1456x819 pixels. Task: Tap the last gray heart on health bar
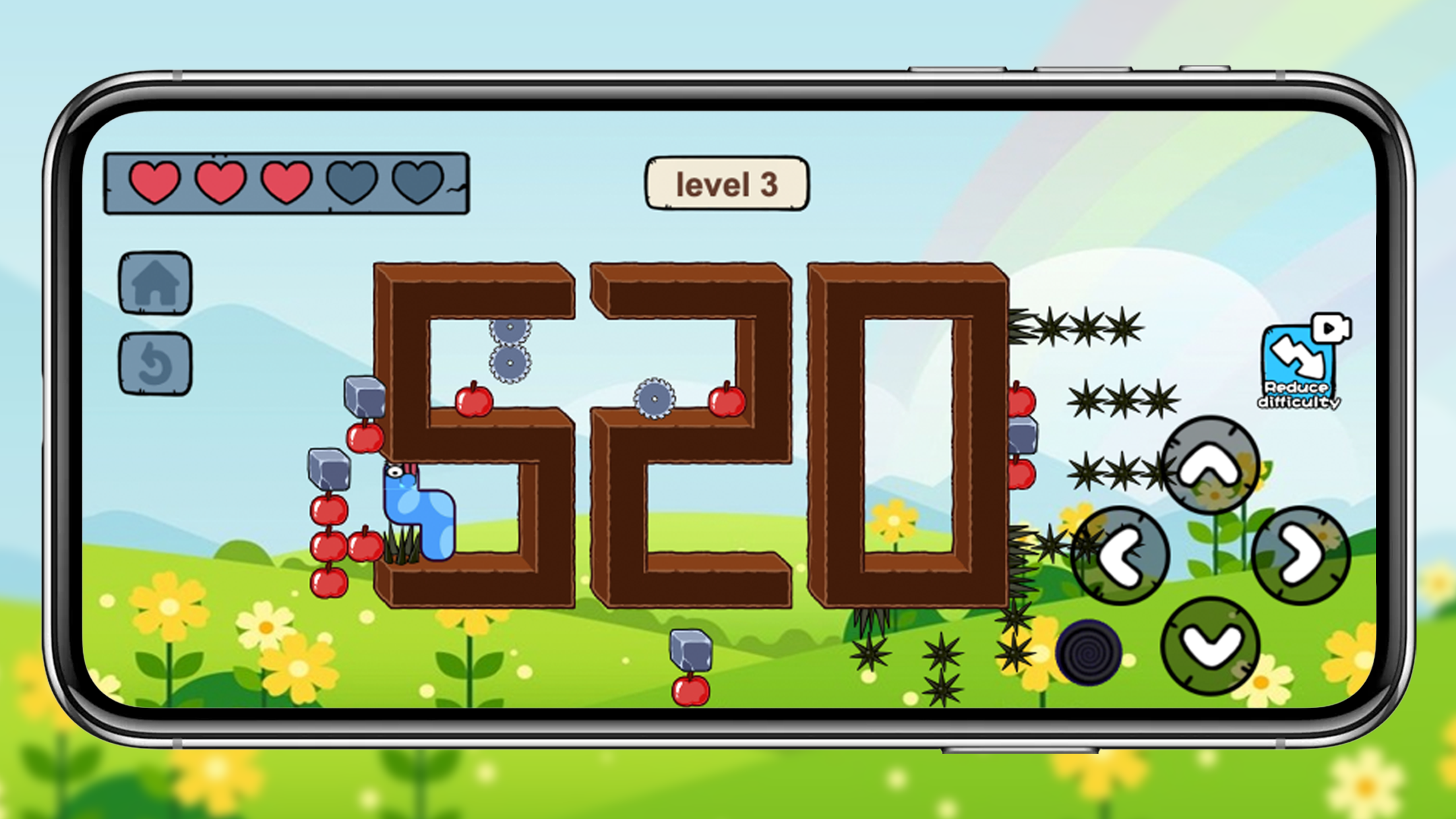tap(419, 183)
